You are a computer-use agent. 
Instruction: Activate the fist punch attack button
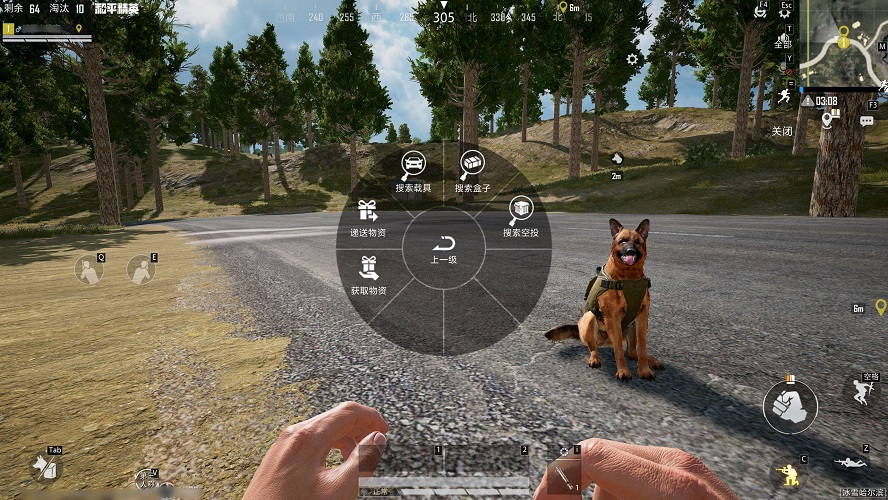coord(790,406)
